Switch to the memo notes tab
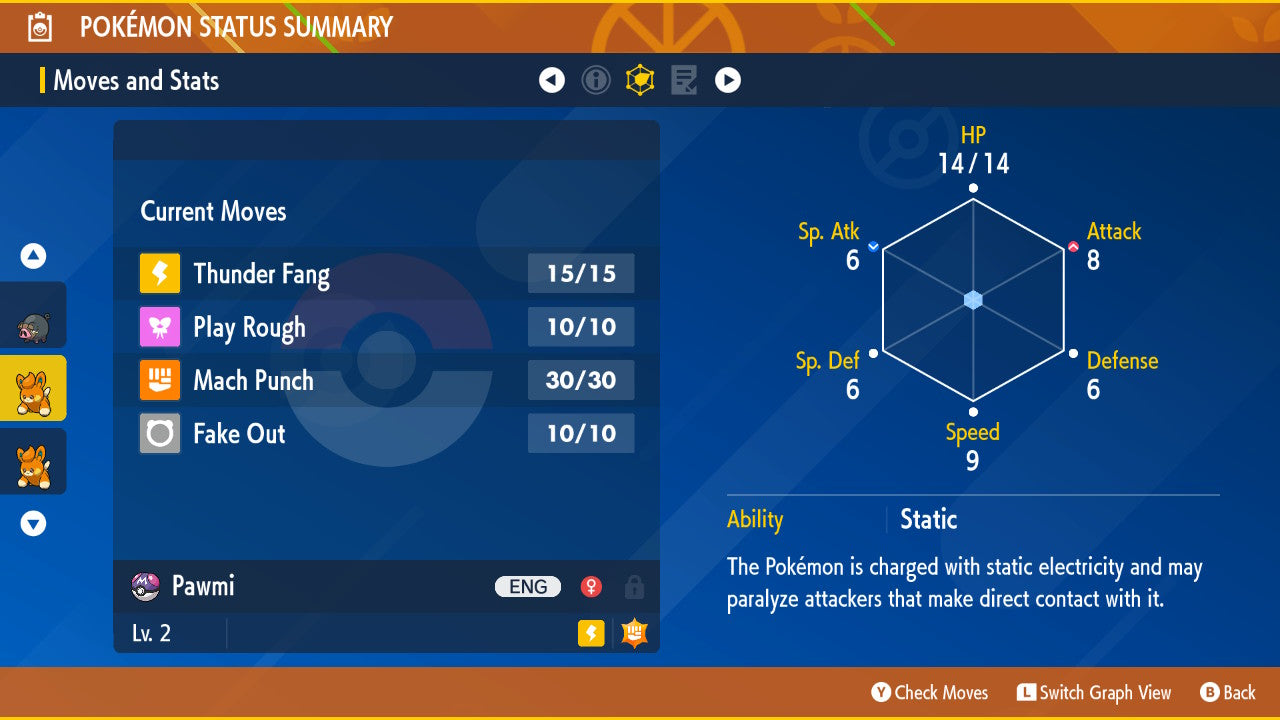 pyautogui.click(x=684, y=80)
